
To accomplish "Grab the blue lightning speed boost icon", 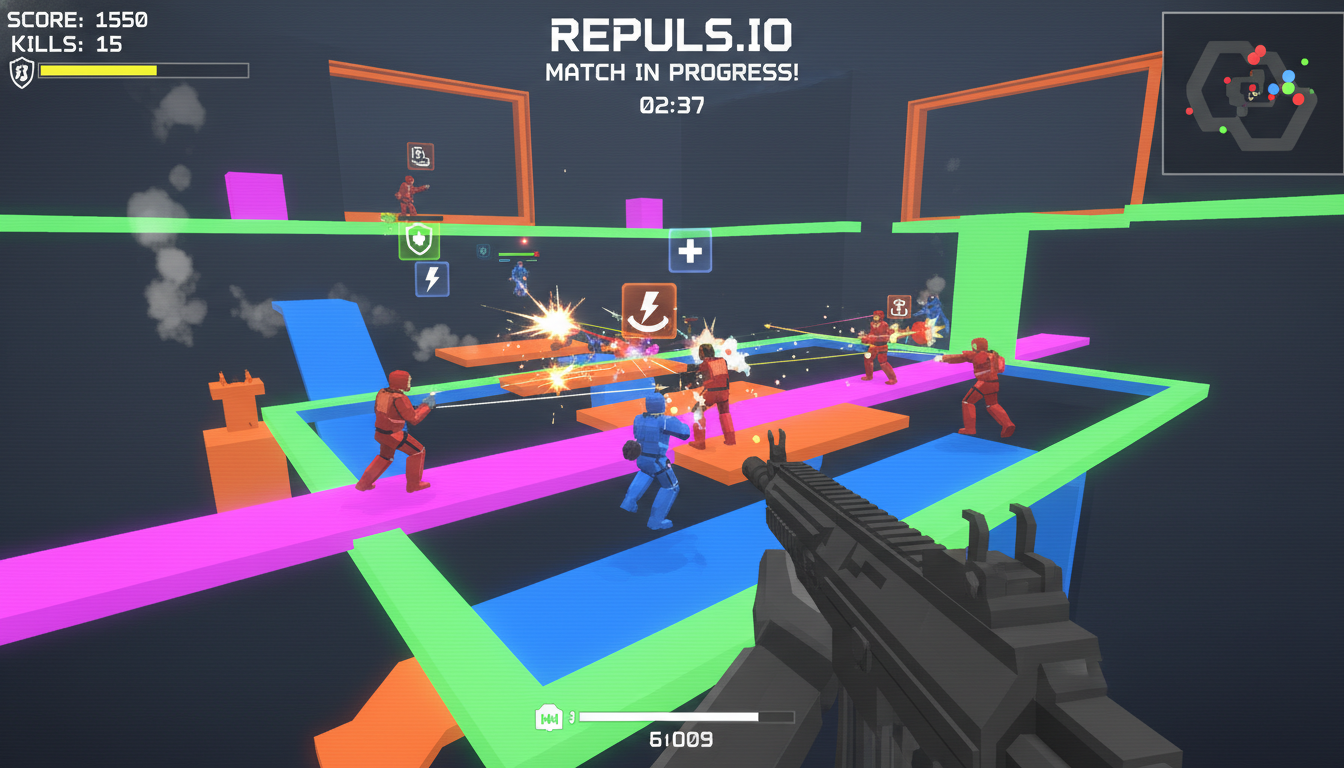I will (431, 281).
